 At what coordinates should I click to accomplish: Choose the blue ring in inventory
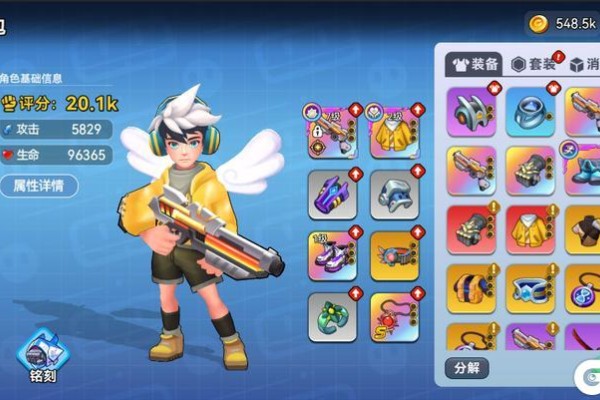click(x=530, y=111)
